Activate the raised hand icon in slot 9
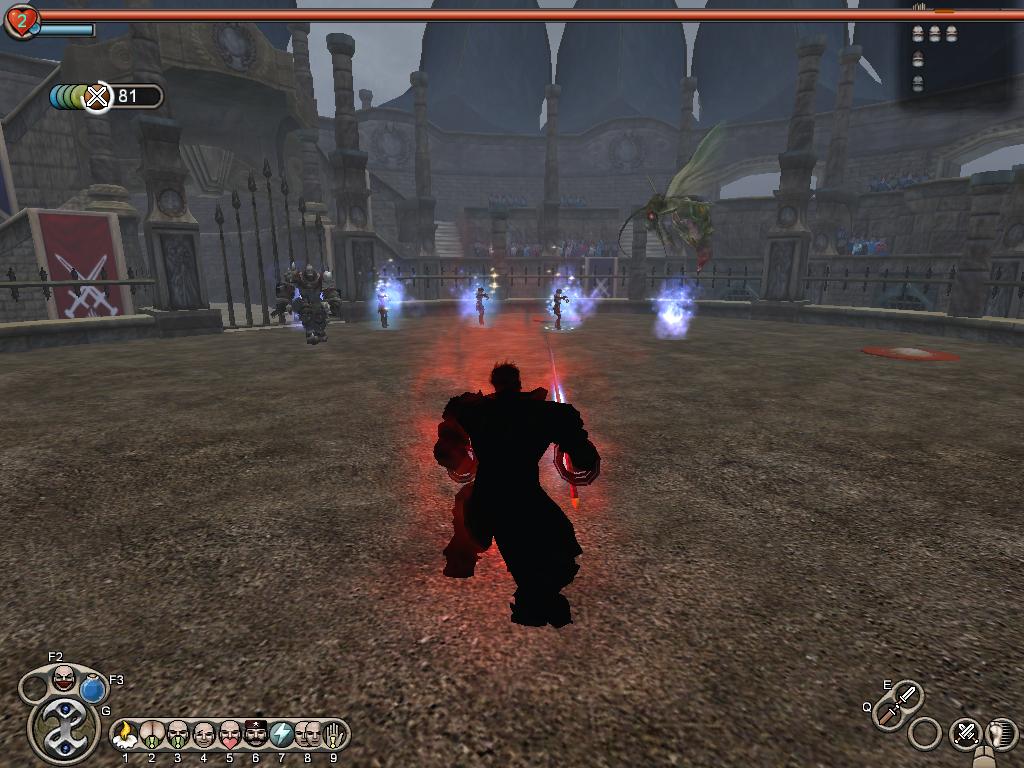Screen dimensions: 1024x768 [x=334, y=734]
